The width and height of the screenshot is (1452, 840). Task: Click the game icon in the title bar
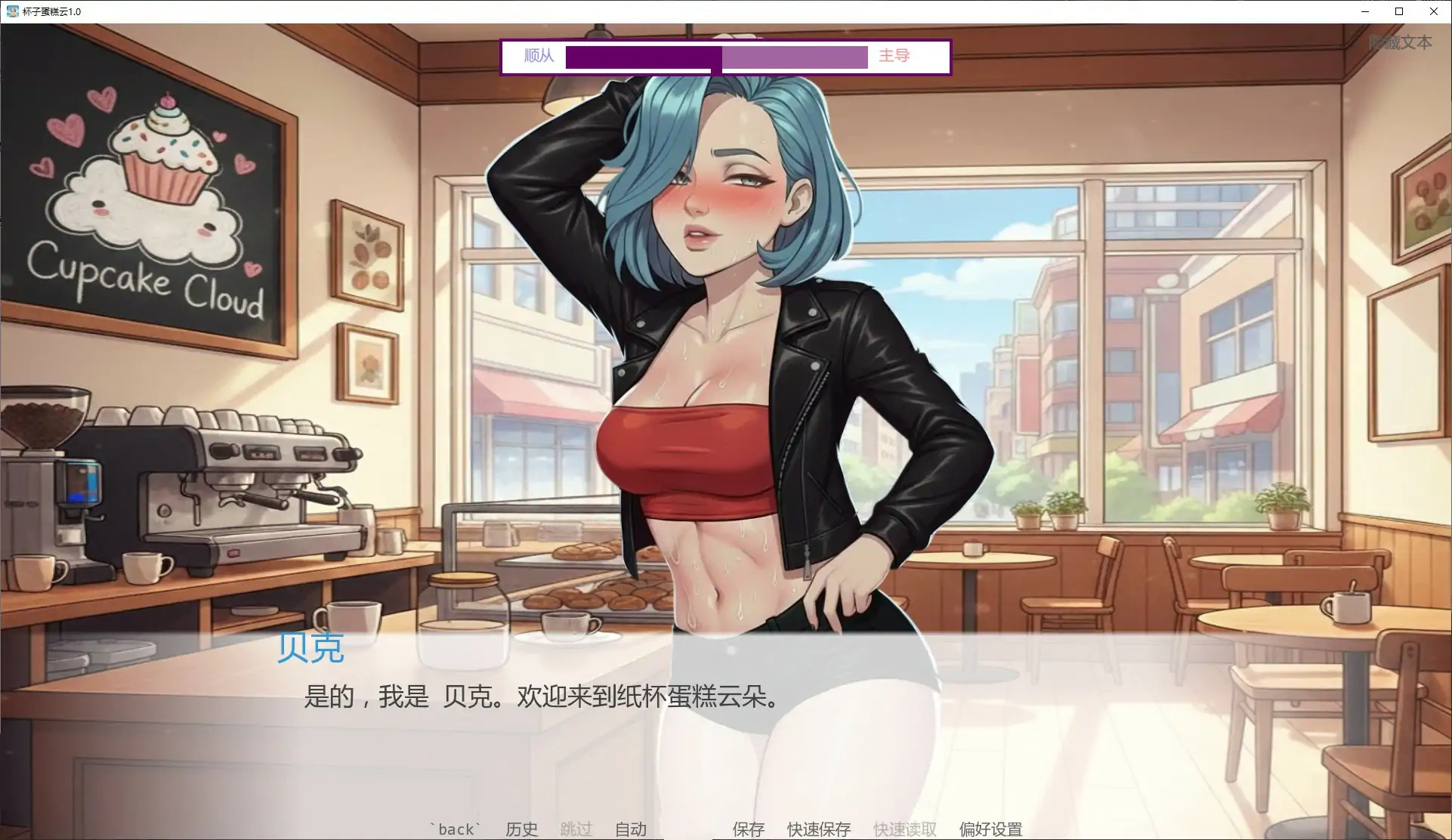[x=12, y=11]
